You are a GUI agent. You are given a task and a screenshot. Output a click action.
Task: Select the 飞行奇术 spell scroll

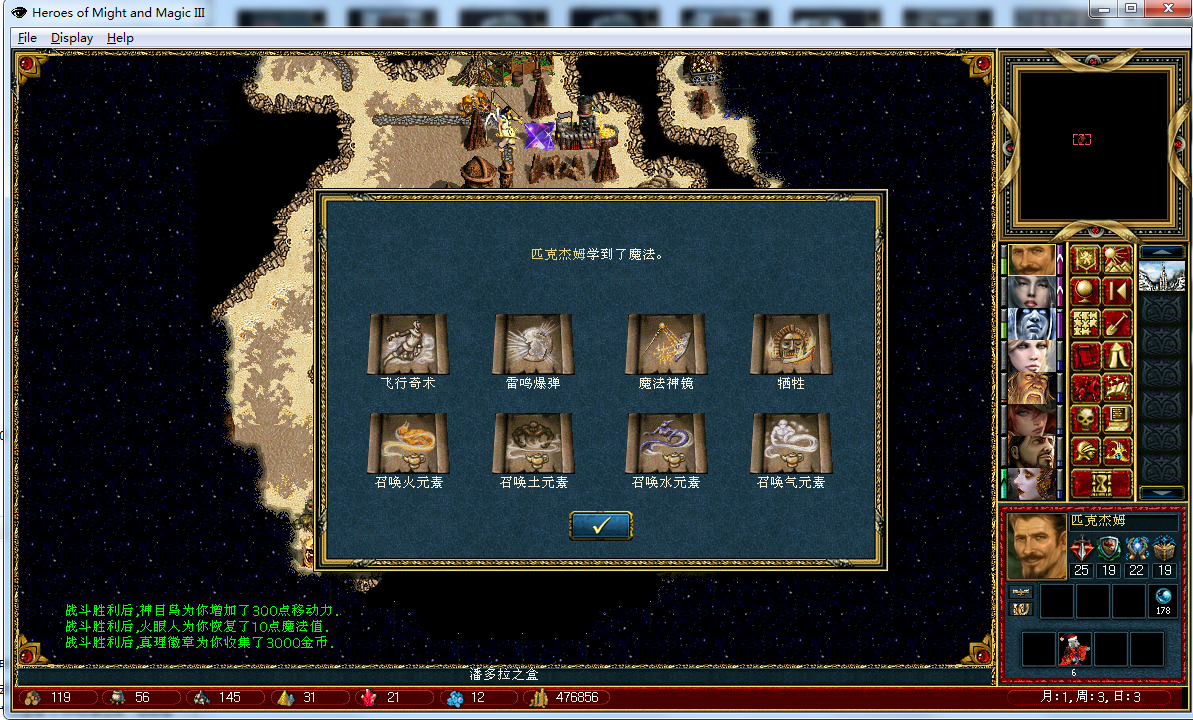pyautogui.click(x=408, y=343)
